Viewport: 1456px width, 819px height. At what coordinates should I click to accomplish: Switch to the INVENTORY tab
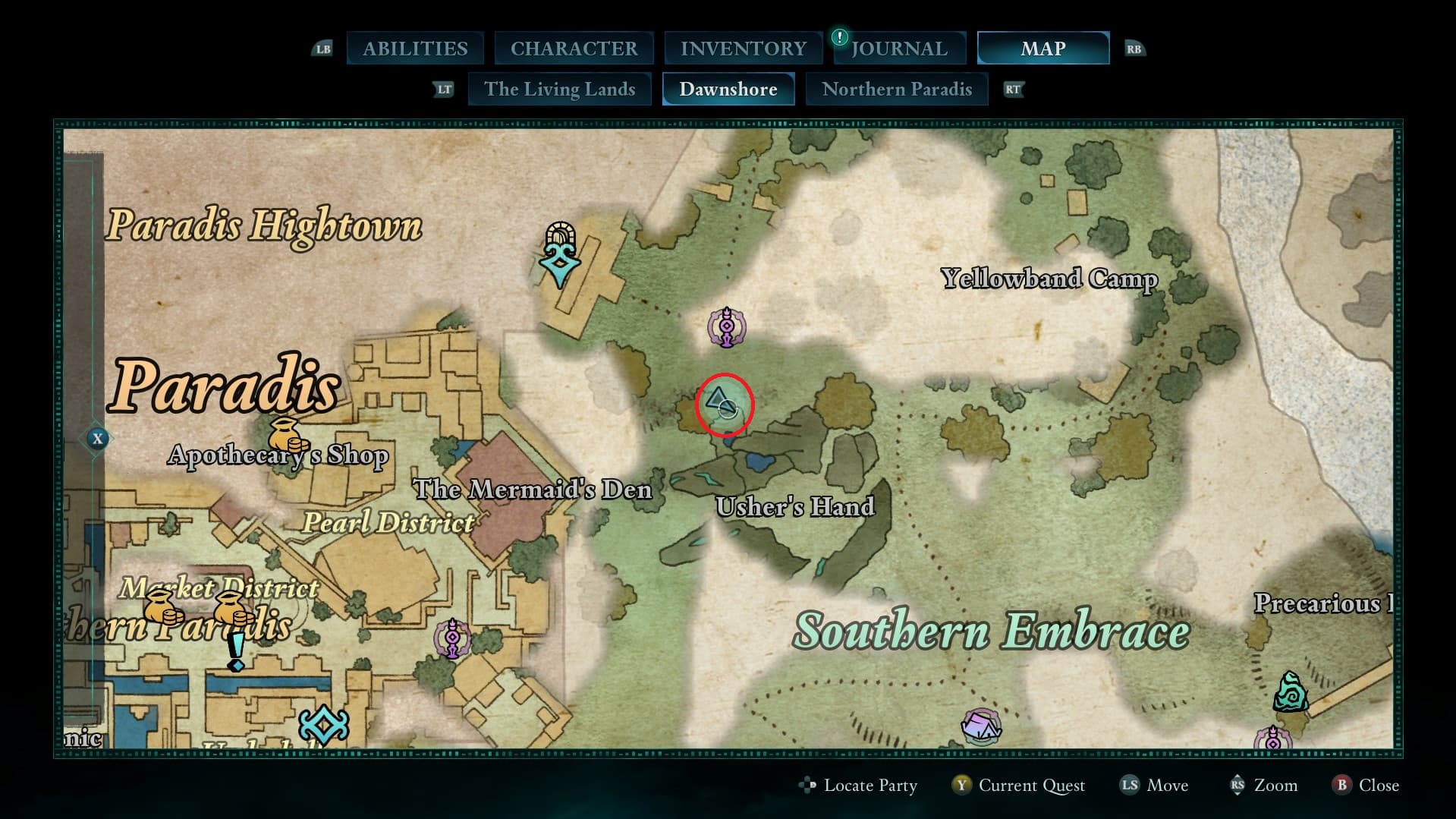(x=742, y=48)
